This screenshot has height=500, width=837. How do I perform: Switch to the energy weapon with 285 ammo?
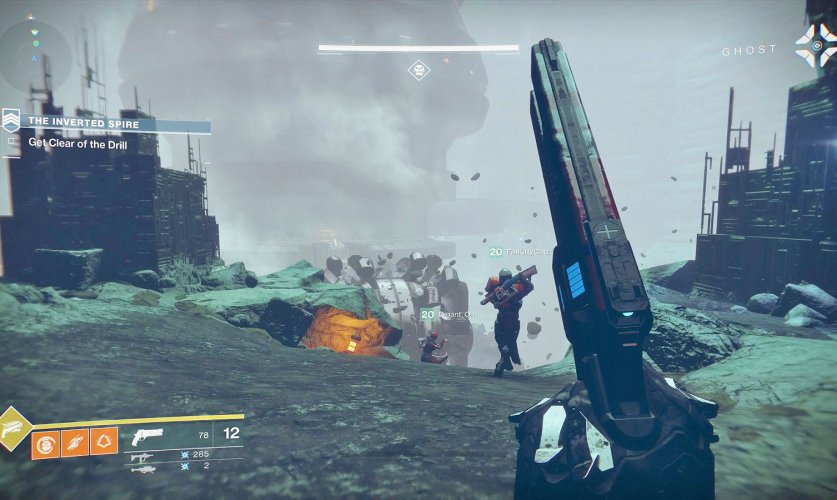(141, 455)
